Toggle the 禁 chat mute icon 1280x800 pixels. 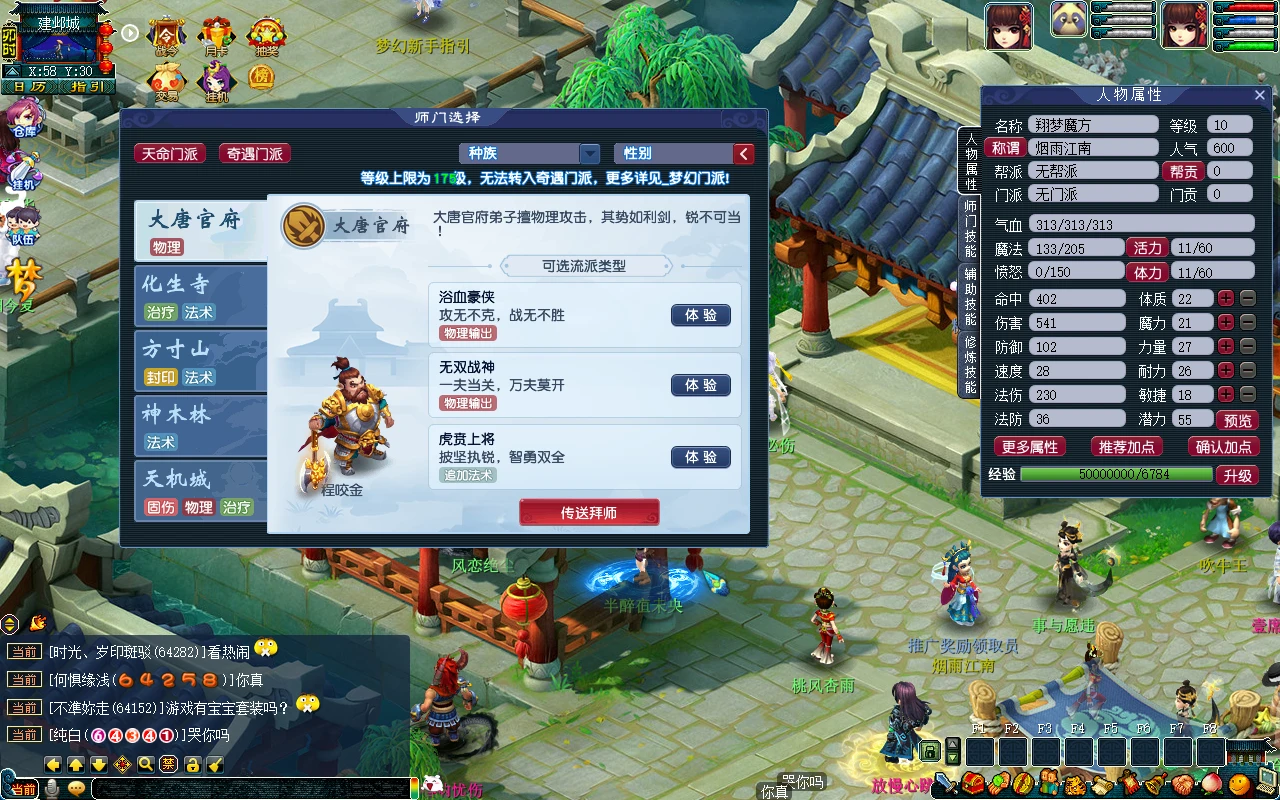(x=168, y=764)
